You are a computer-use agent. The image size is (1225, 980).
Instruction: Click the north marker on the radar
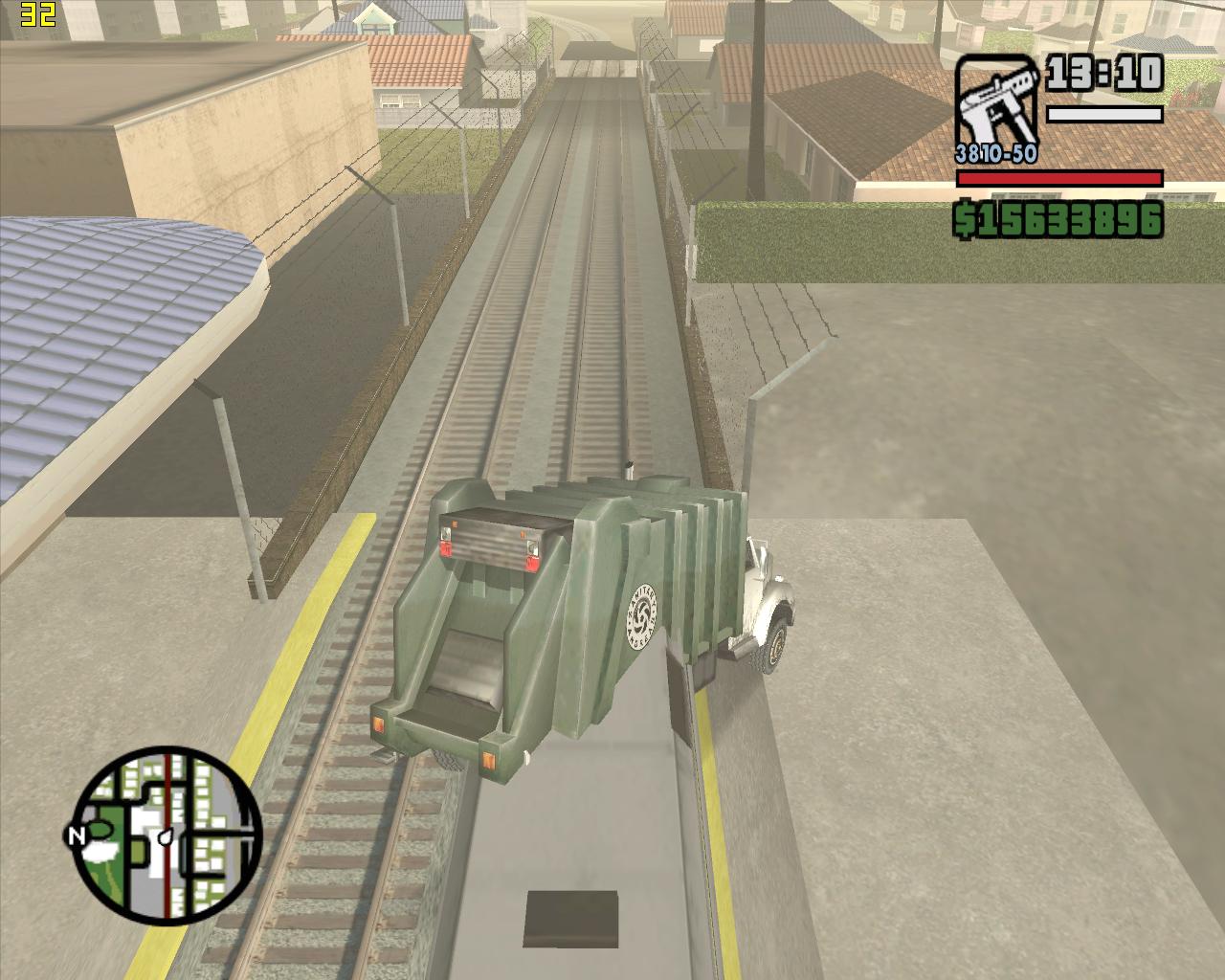[77, 835]
